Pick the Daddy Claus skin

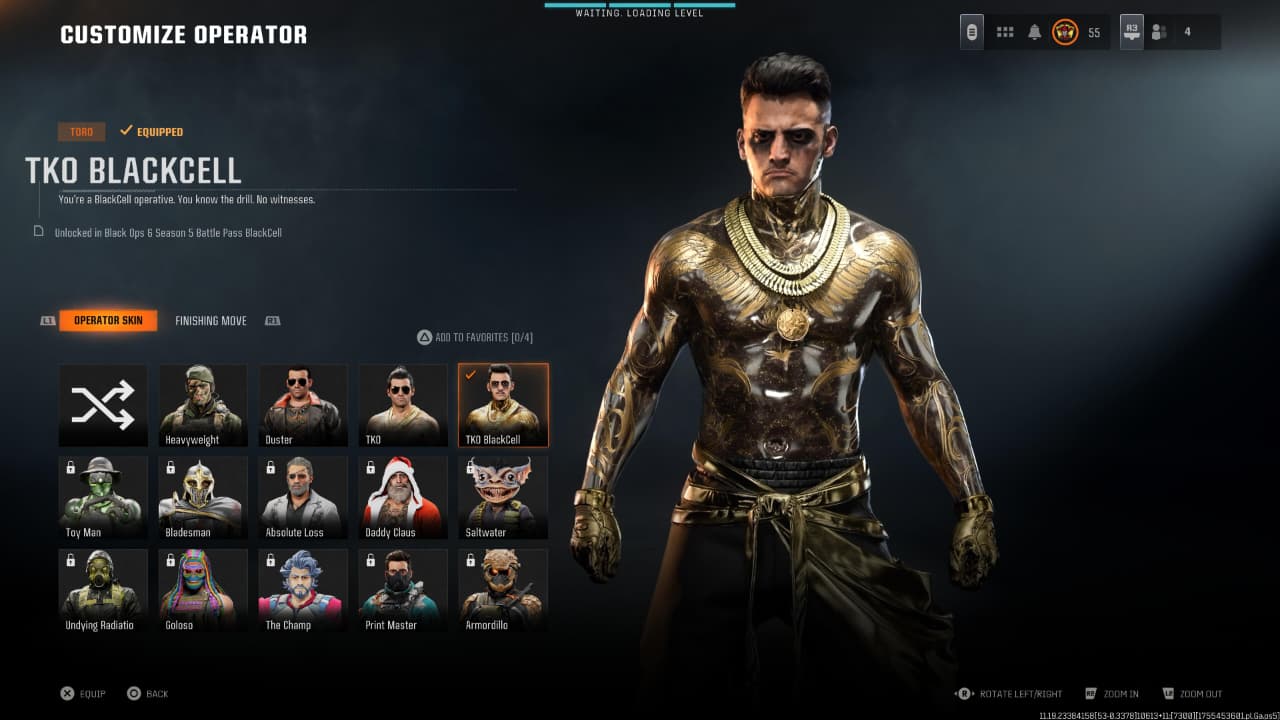(x=403, y=497)
